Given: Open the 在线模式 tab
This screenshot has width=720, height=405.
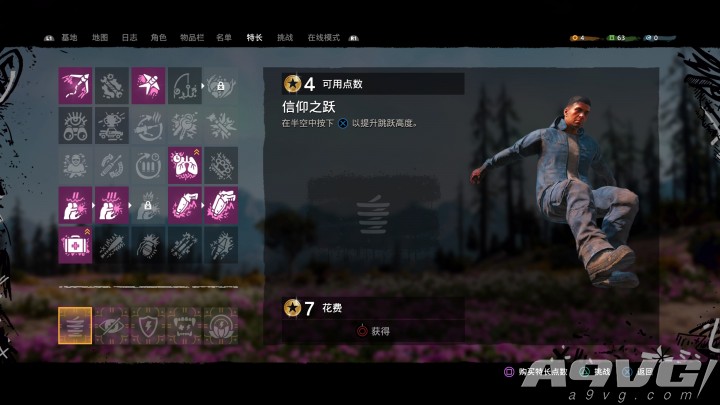Looking at the screenshot, I should [x=322, y=38].
